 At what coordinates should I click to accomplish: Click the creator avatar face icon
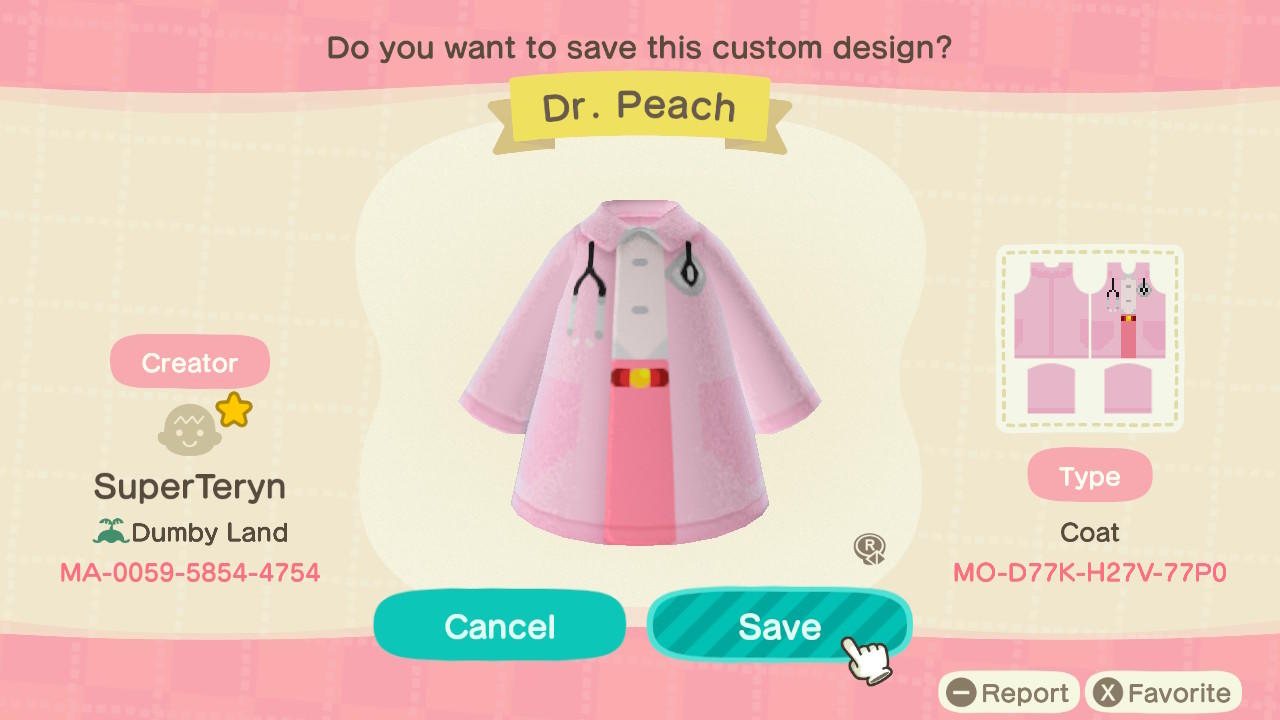190,425
